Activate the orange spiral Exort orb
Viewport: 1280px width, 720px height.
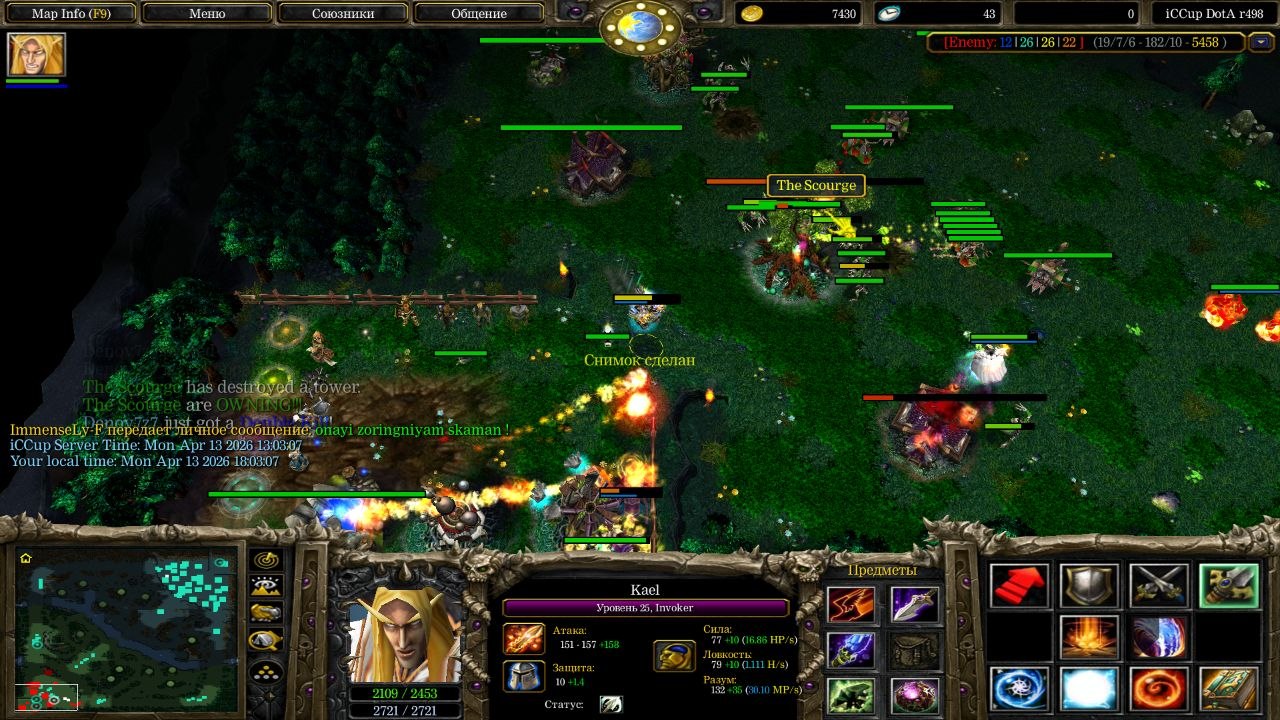pos(1159,689)
